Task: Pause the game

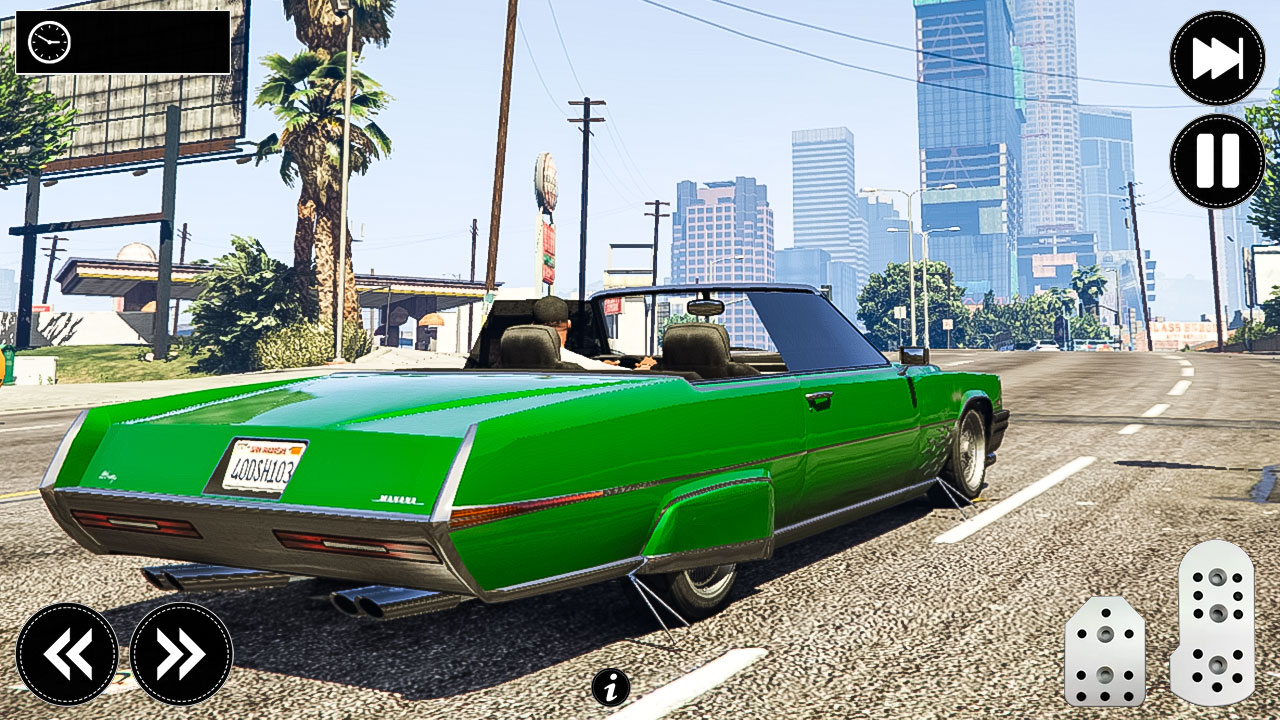Action: 1217,161
